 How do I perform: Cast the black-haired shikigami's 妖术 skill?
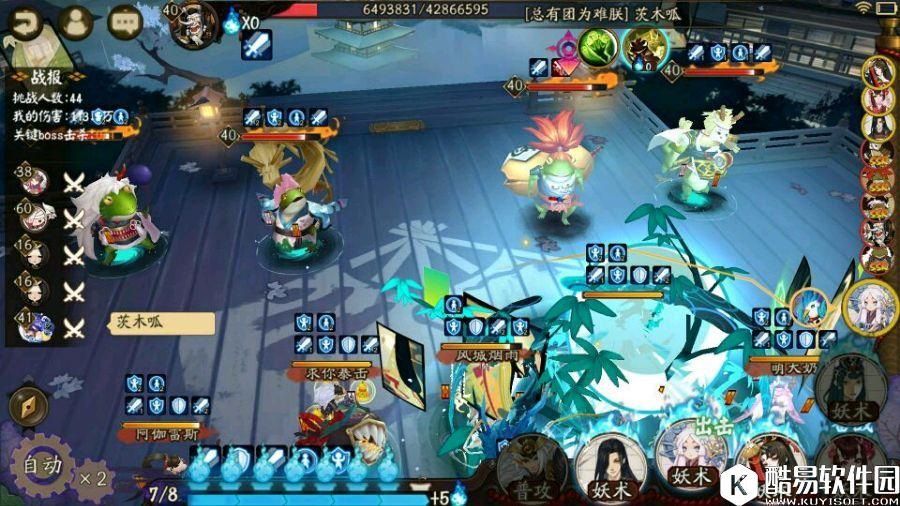610,468
